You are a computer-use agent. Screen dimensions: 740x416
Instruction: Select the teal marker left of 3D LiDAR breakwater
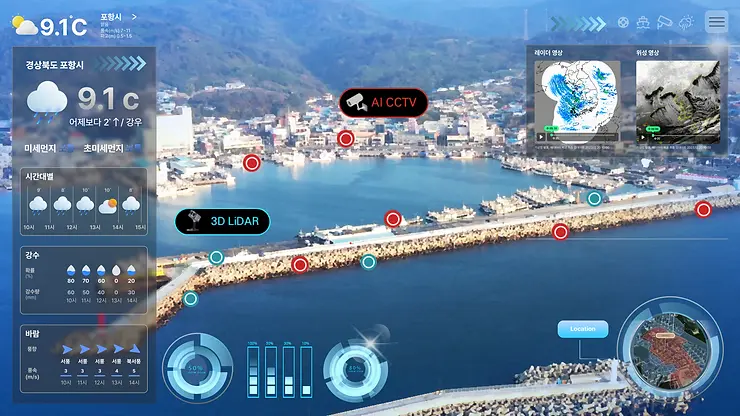[216, 258]
